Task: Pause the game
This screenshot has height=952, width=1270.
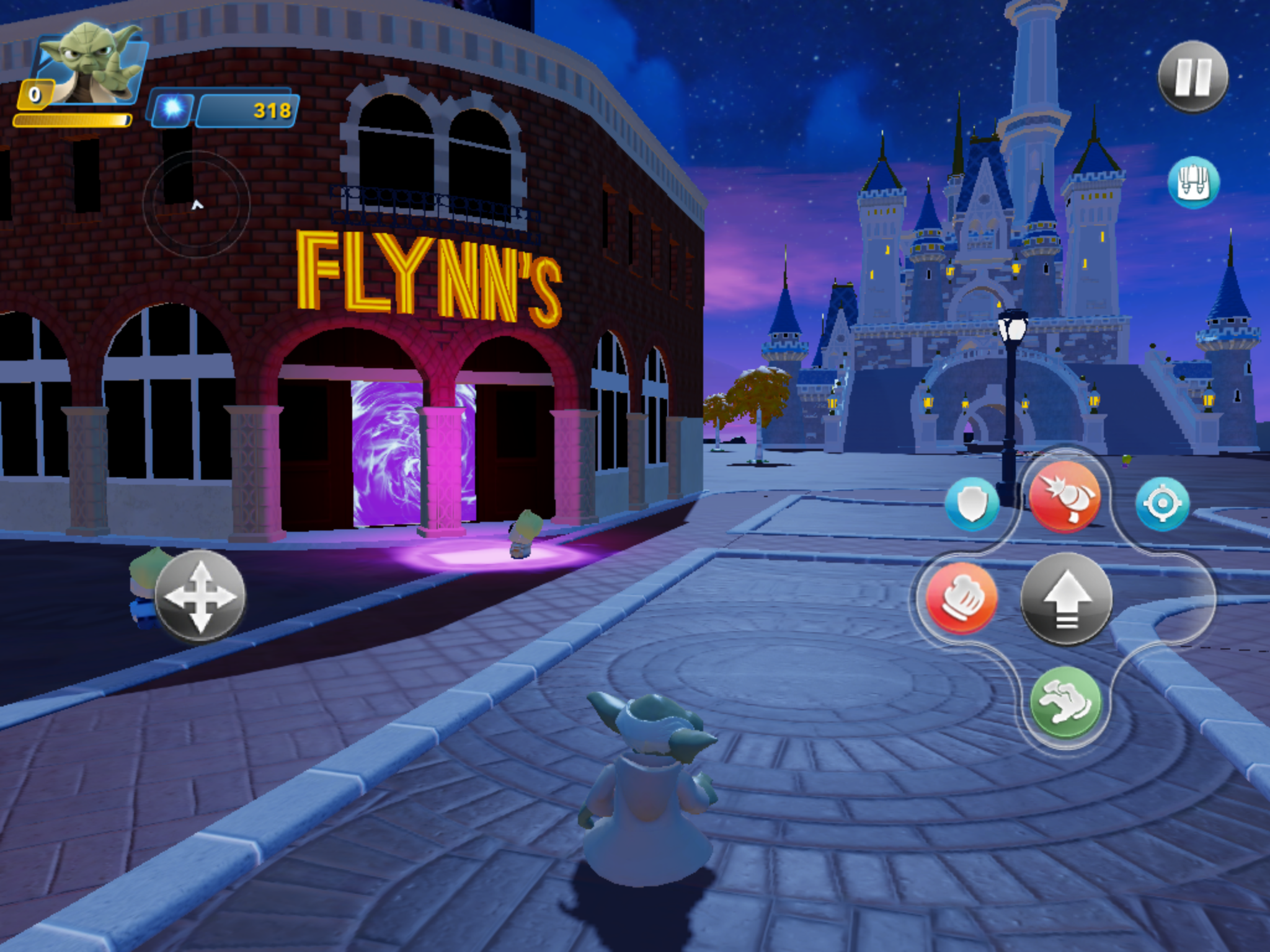Action: [1192, 77]
